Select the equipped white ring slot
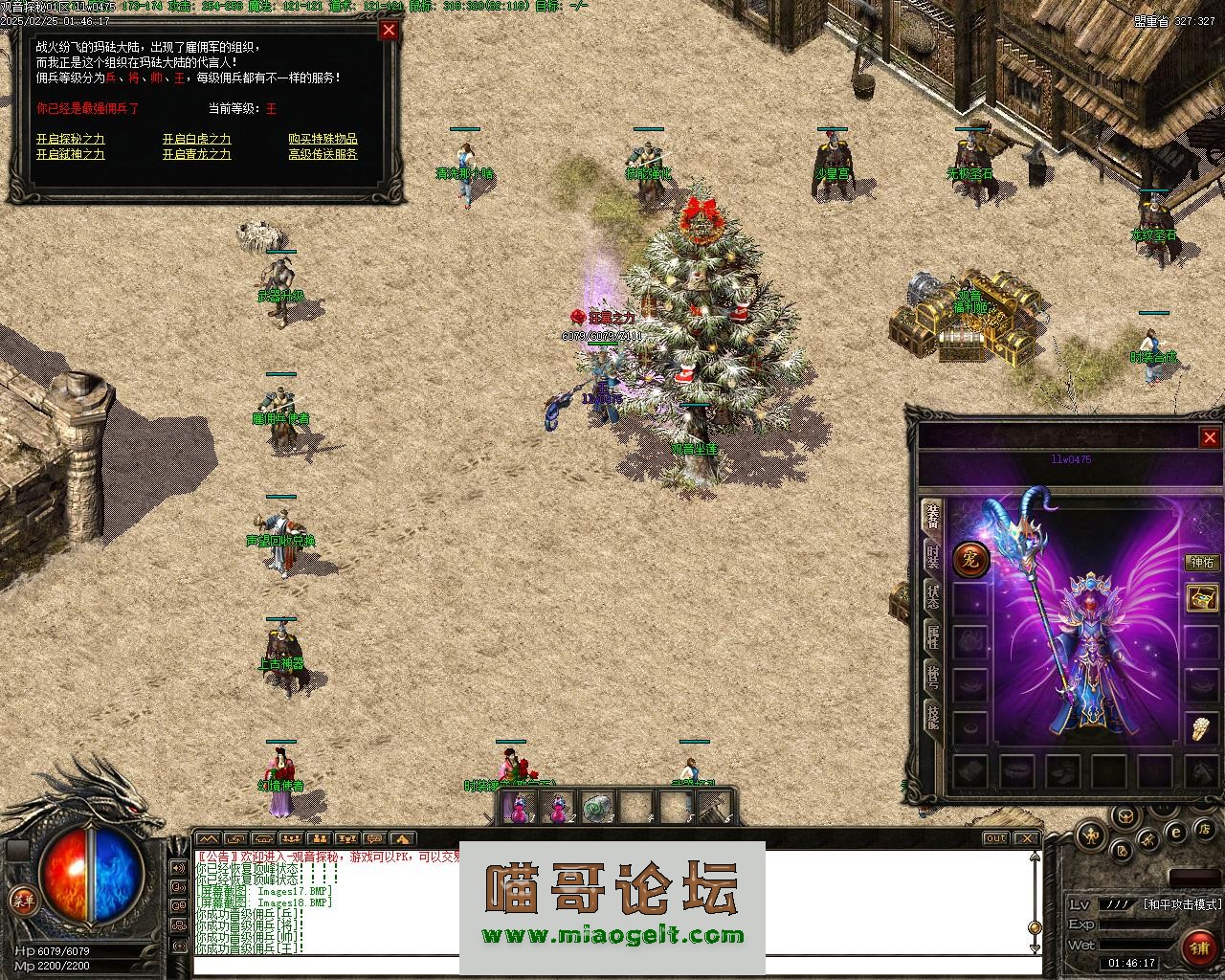Image resolution: width=1225 pixels, height=980 pixels. pos(1202,729)
